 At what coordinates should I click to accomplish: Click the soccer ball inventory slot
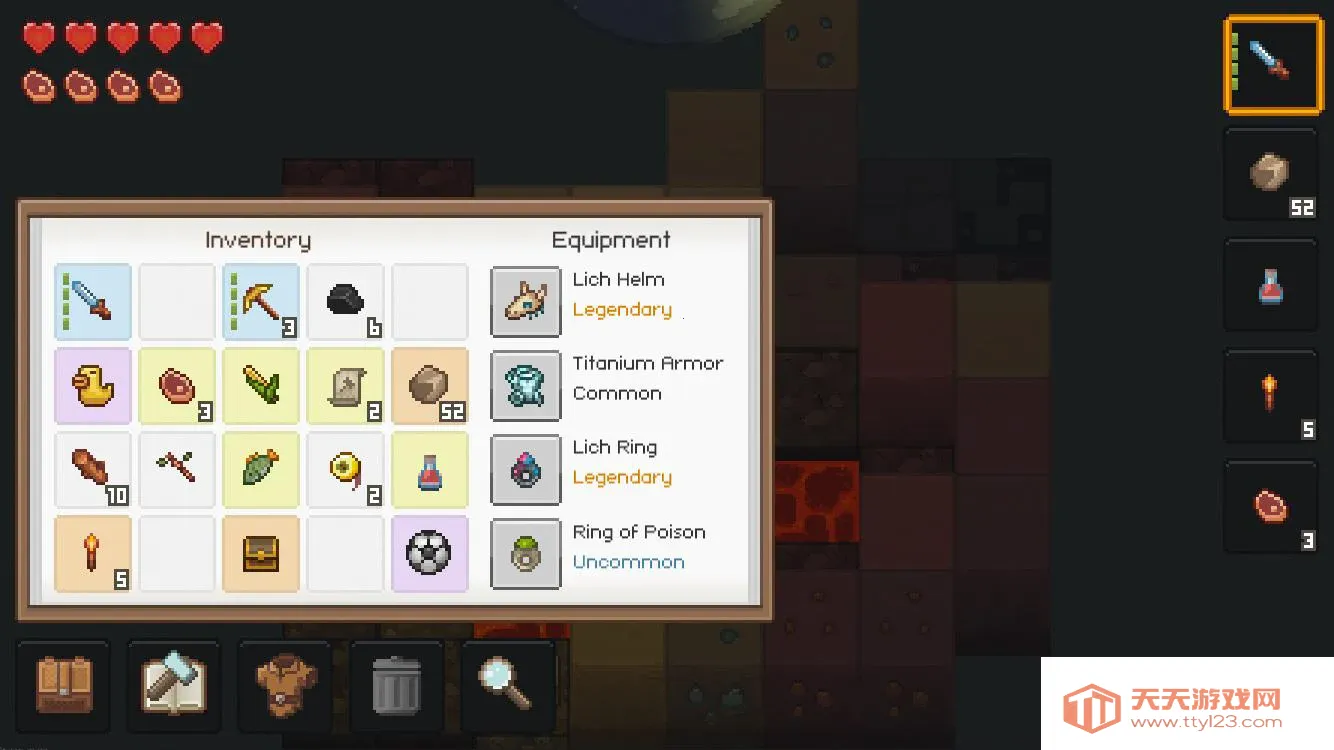(x=429, y=553)
